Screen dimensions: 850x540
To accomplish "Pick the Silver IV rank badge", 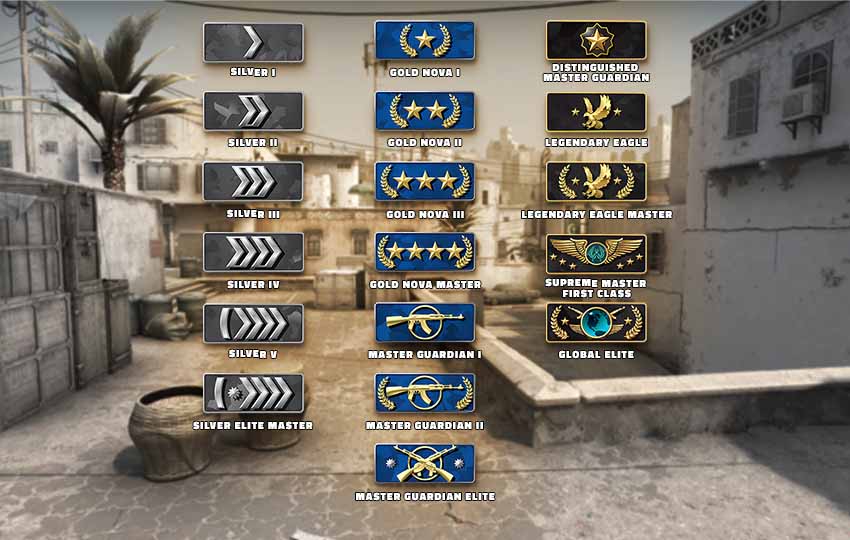I will pos(253,253).
